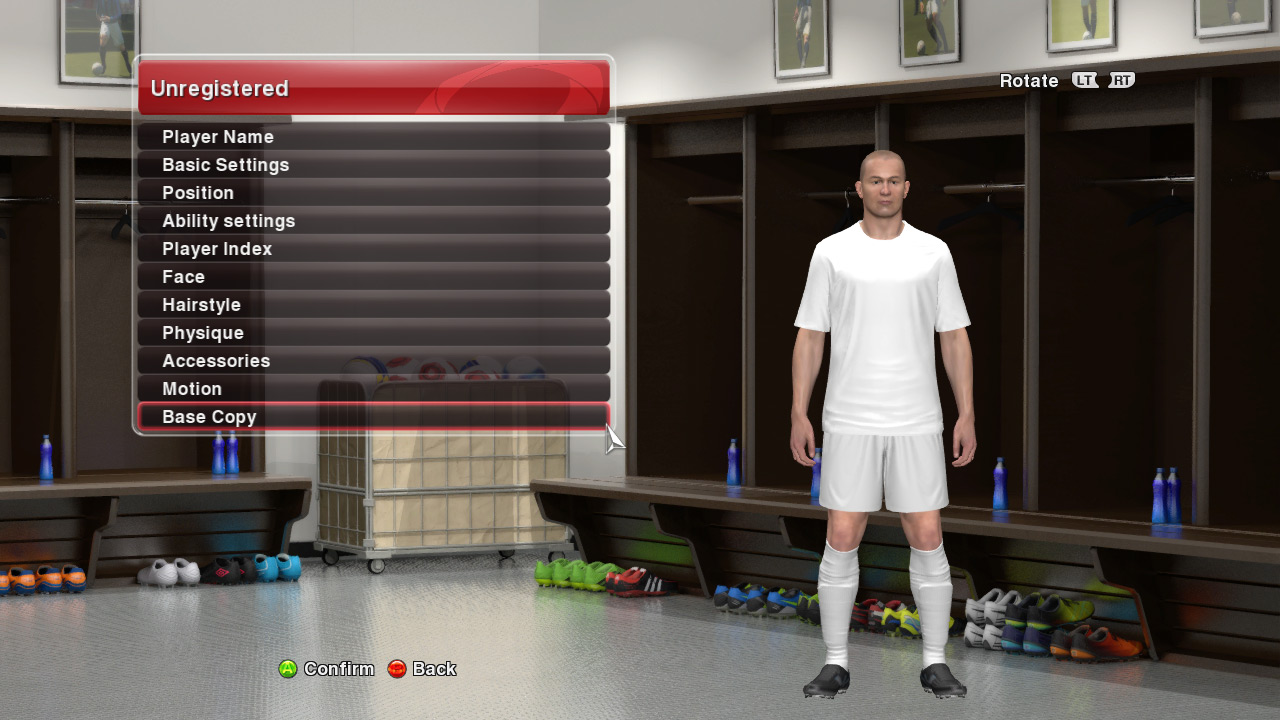Choose the Hairstyle menu item

[x=373, y=305]
